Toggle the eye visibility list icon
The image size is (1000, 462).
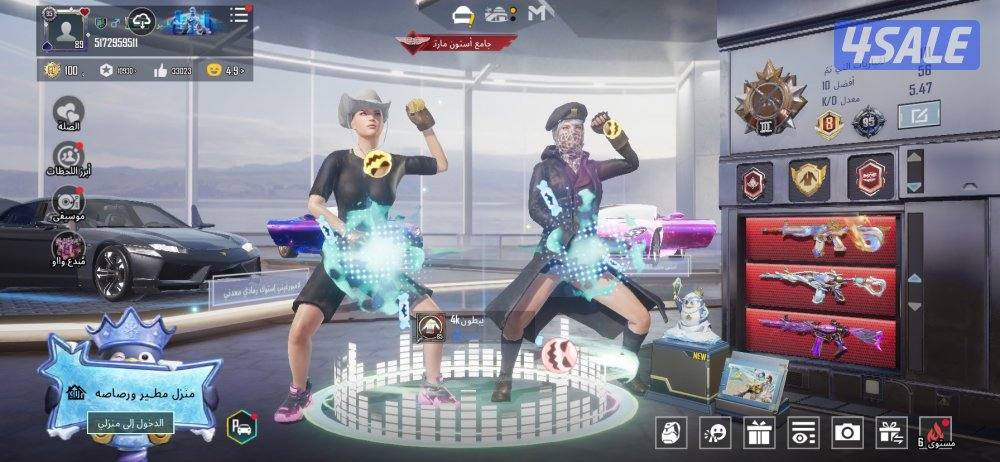click(803, 432)
